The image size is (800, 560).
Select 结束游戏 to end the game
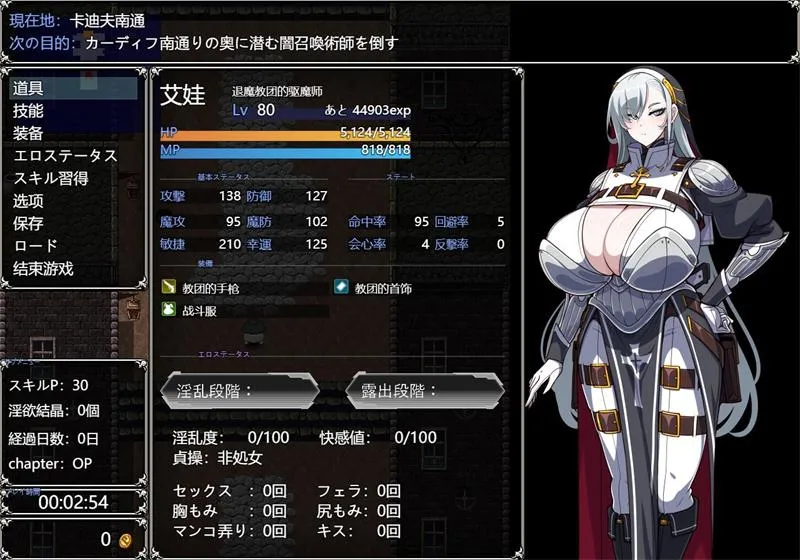[43, 268]
